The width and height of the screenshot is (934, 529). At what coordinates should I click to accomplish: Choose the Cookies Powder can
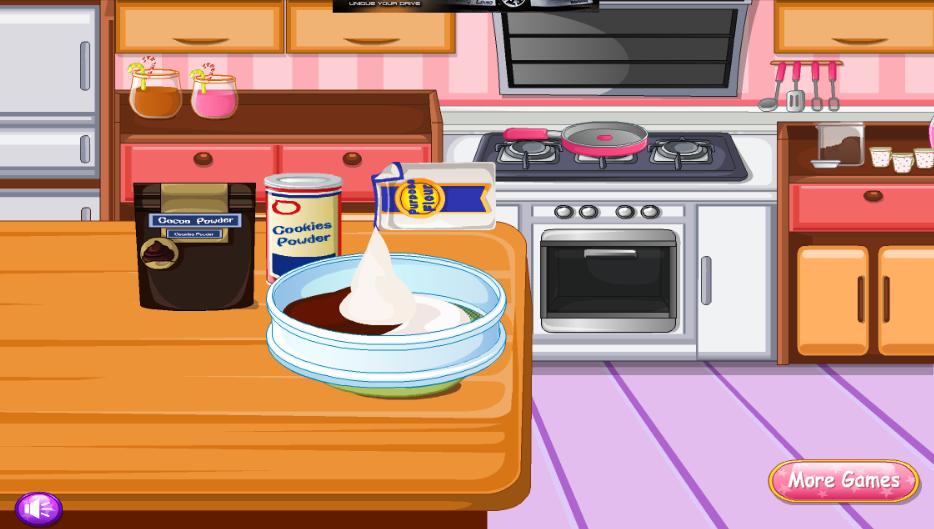pyautogui.click(x=301, y=228)
